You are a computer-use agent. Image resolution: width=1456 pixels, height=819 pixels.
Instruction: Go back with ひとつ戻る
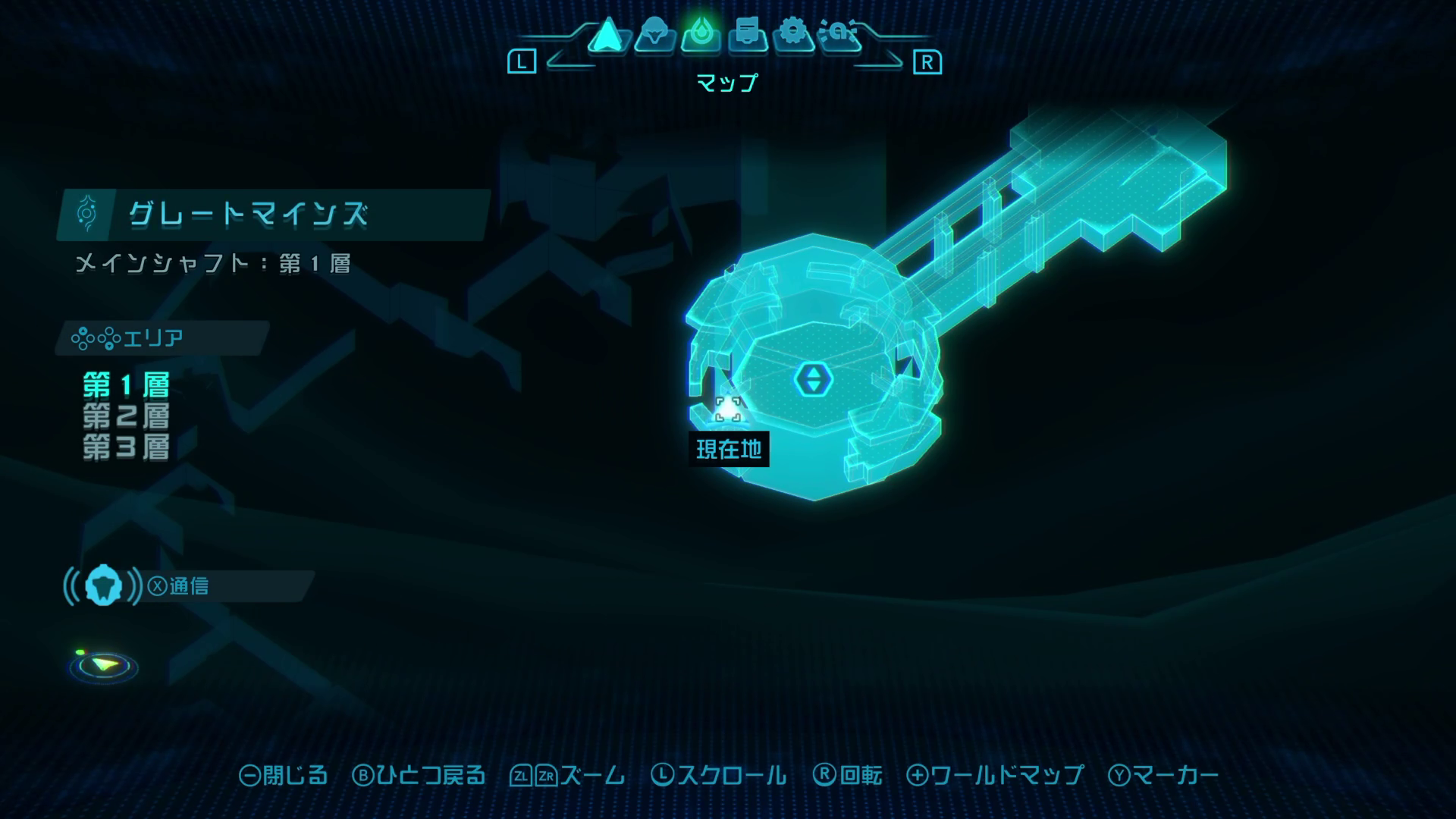419,775
